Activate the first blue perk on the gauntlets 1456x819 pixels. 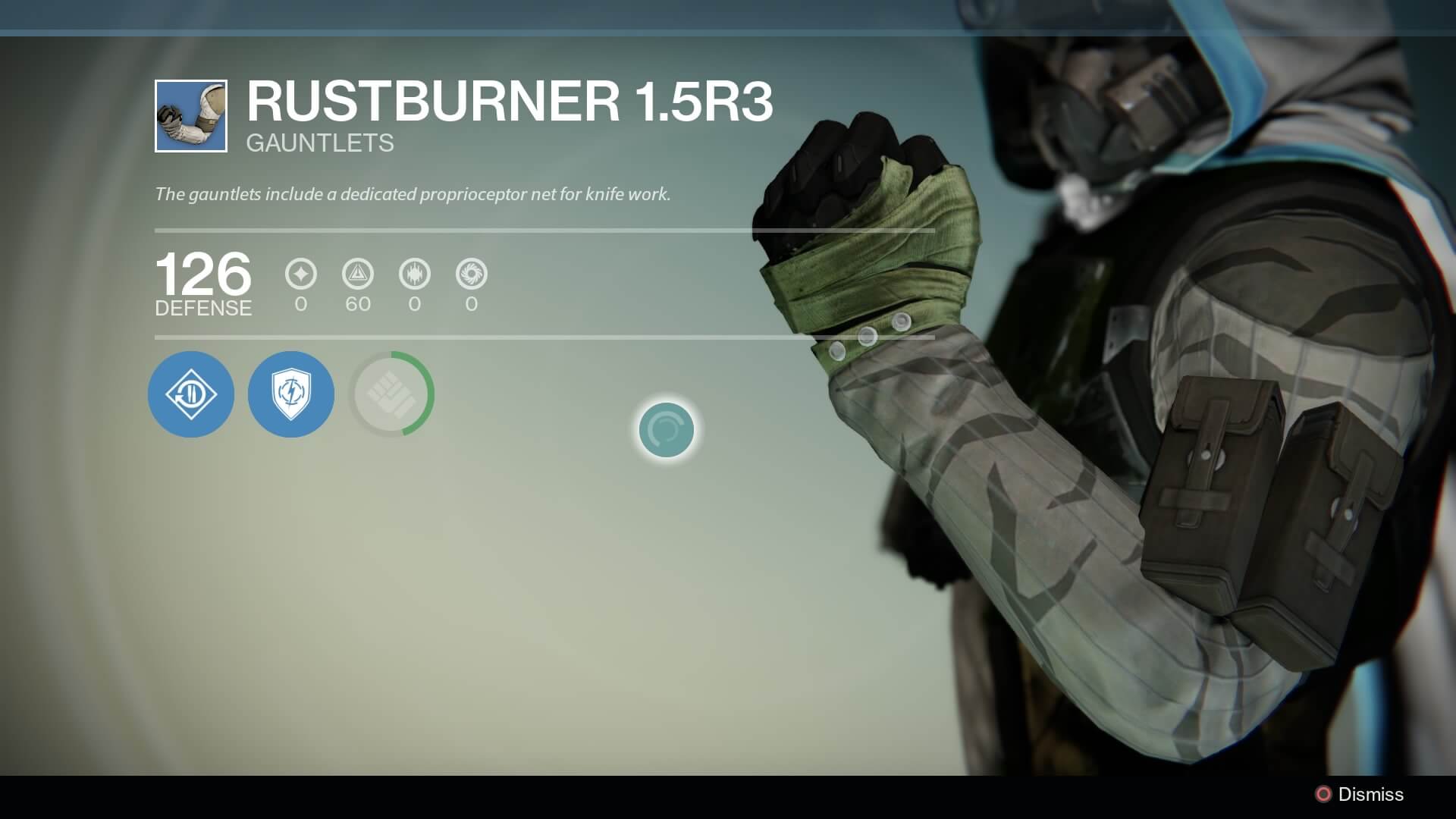[190, 394]
